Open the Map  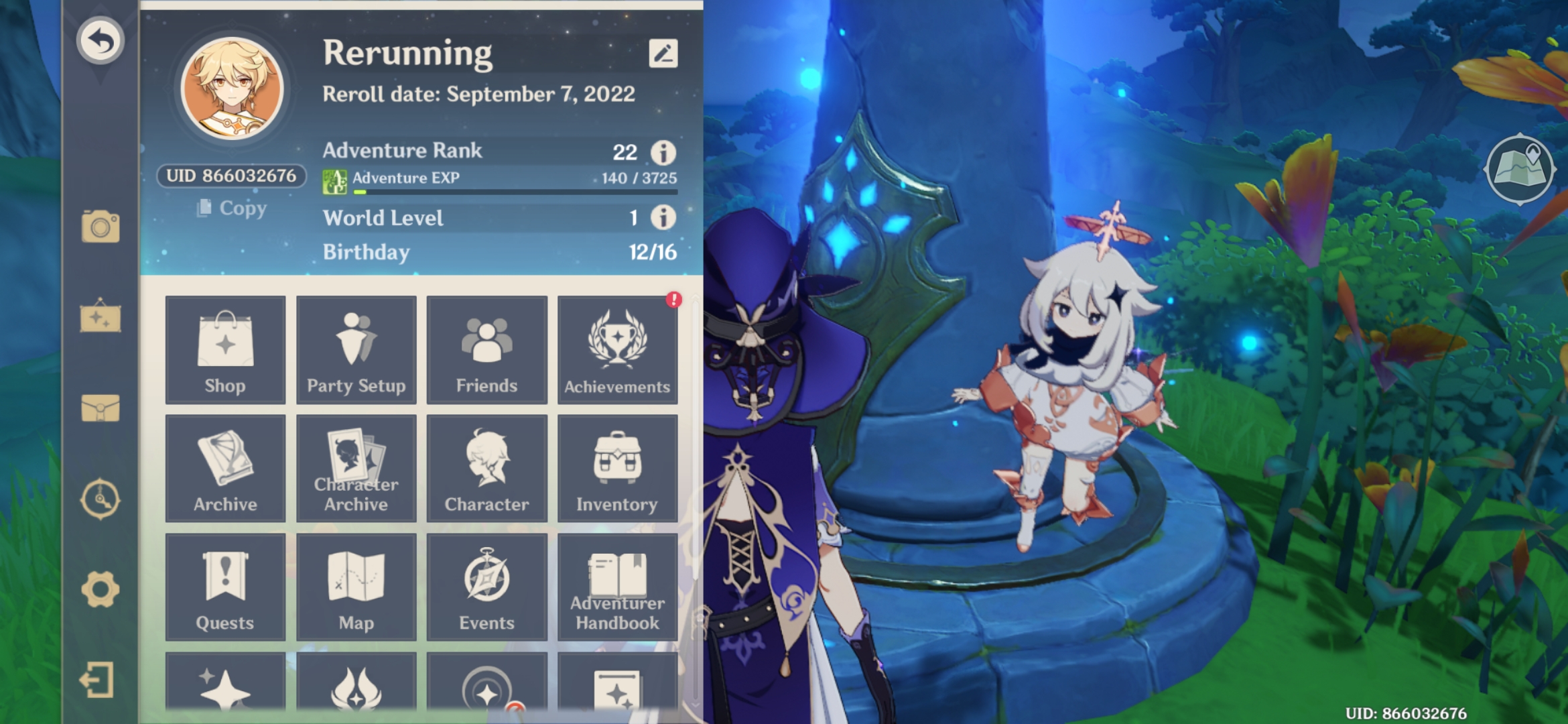(356, 586)
